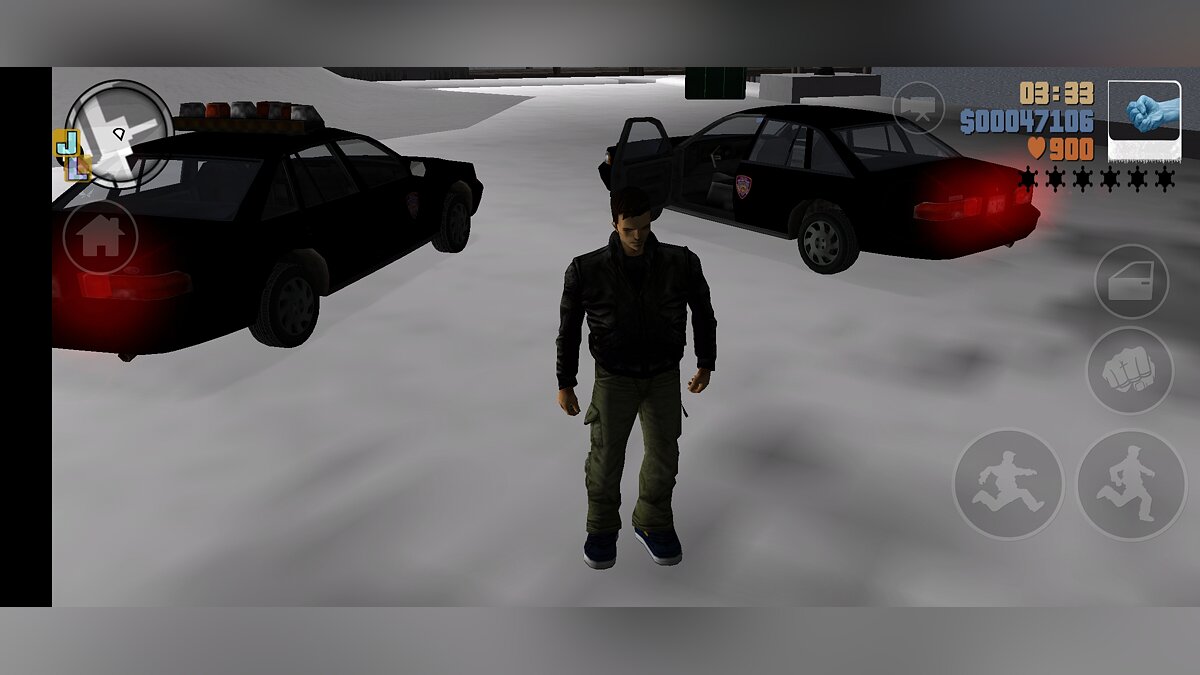The image size is (1200, 675).
Task: Tap the house icon button
Action: click(x=100, y=237)
